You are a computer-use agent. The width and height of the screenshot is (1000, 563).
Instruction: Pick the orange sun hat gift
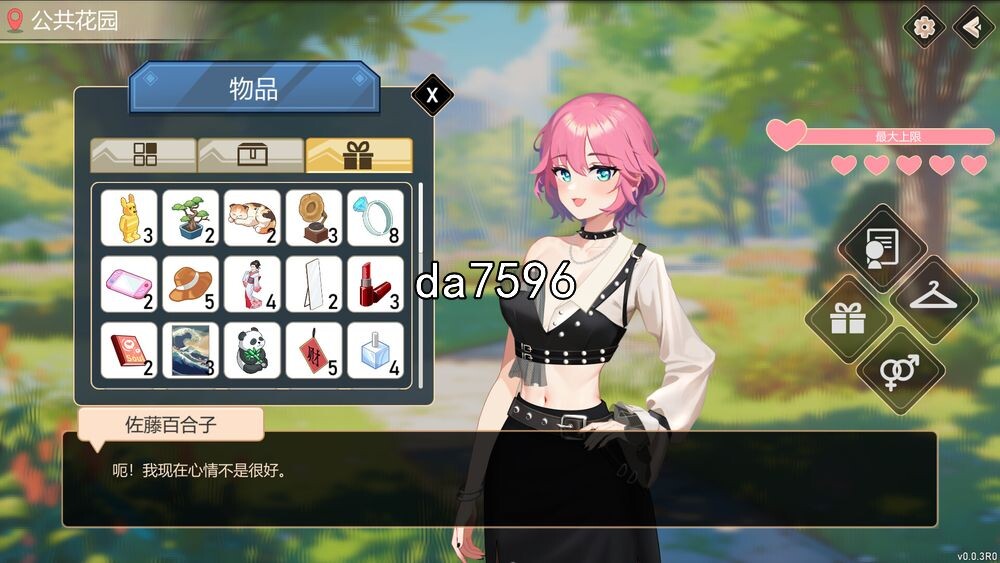[190, 284]
